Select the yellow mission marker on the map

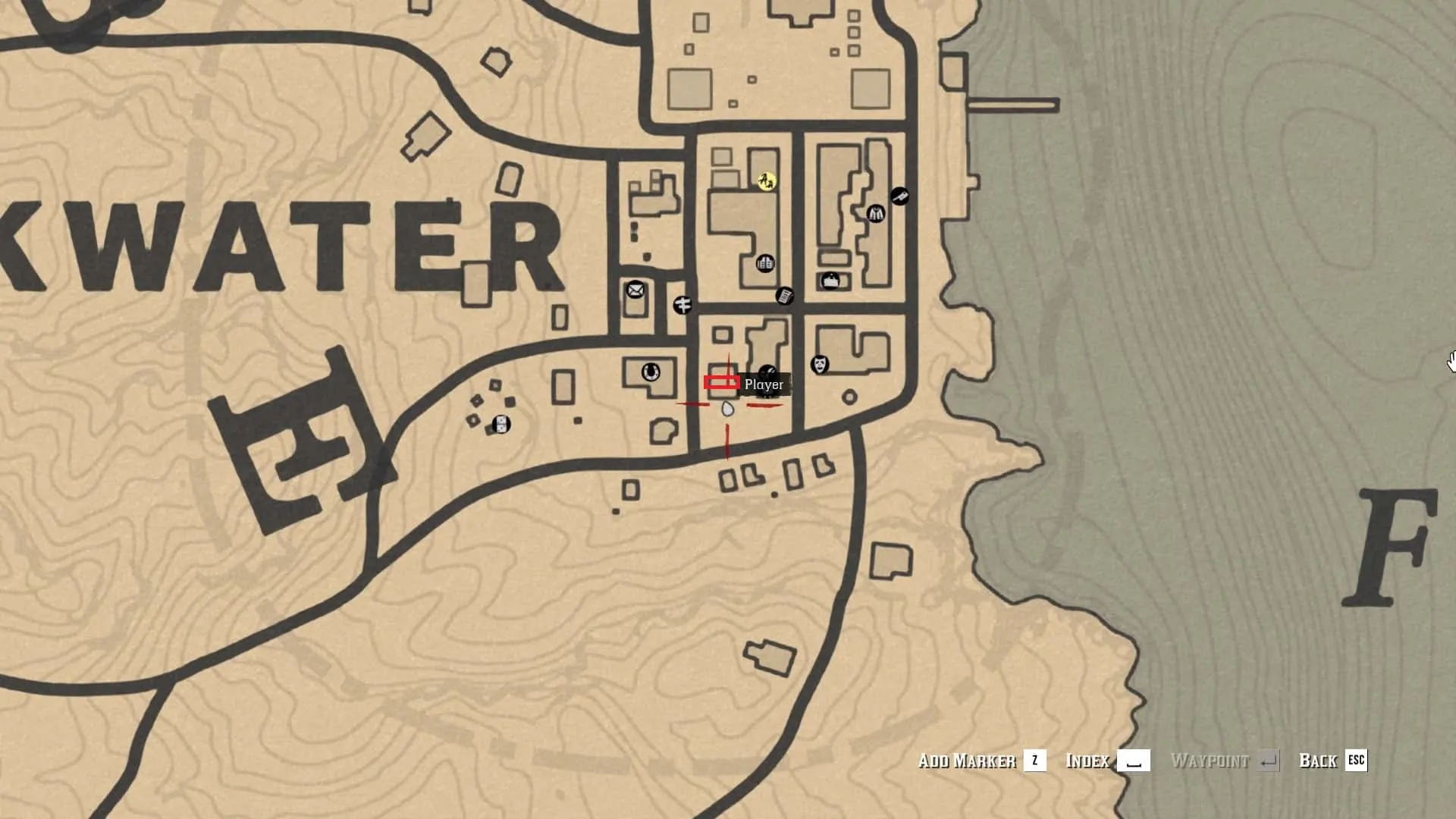pyautogui.click(x=767, y=181)
